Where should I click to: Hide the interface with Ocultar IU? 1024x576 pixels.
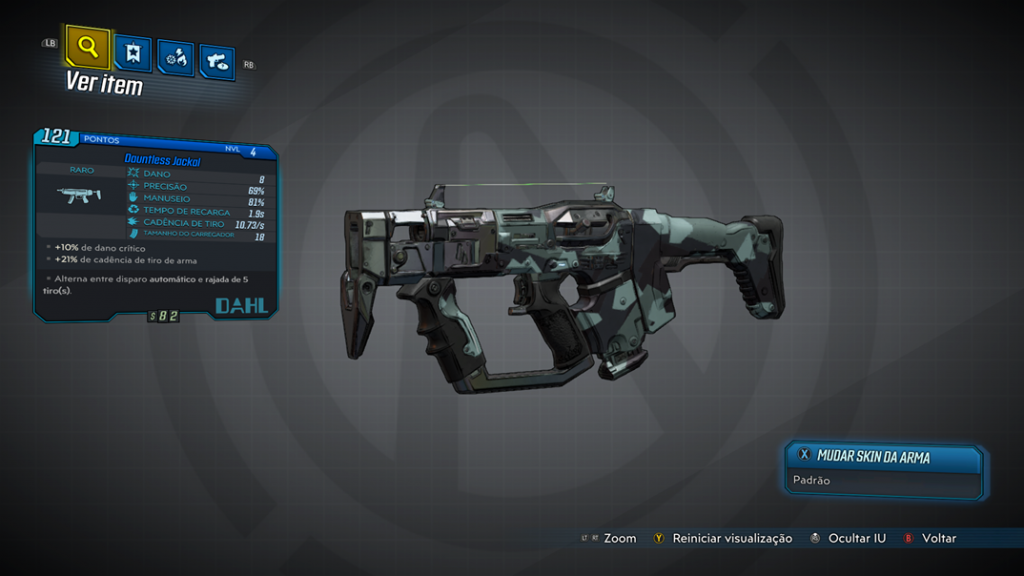pos(856,538)
